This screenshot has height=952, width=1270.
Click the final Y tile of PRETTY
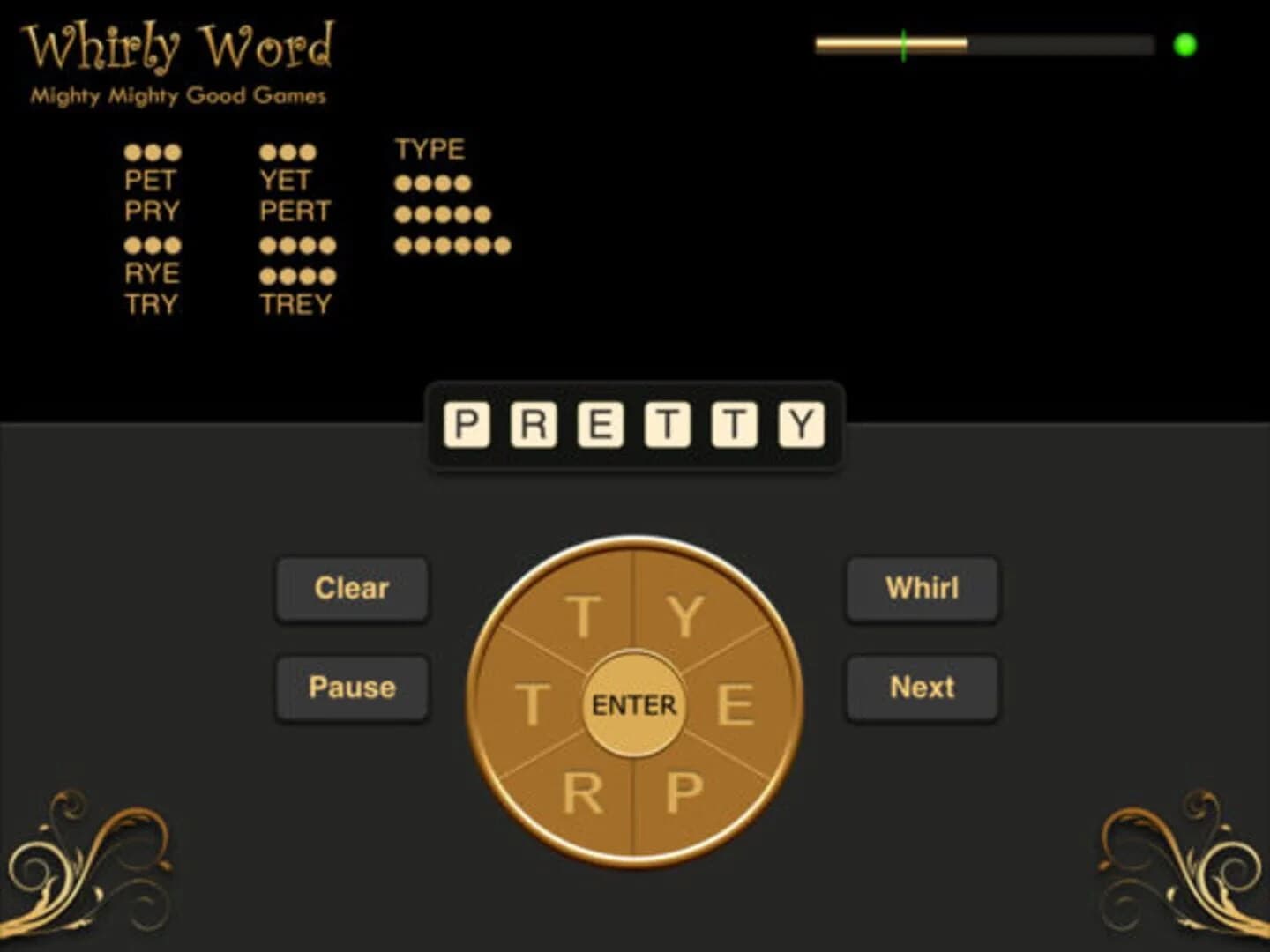(x=801, y=422)
